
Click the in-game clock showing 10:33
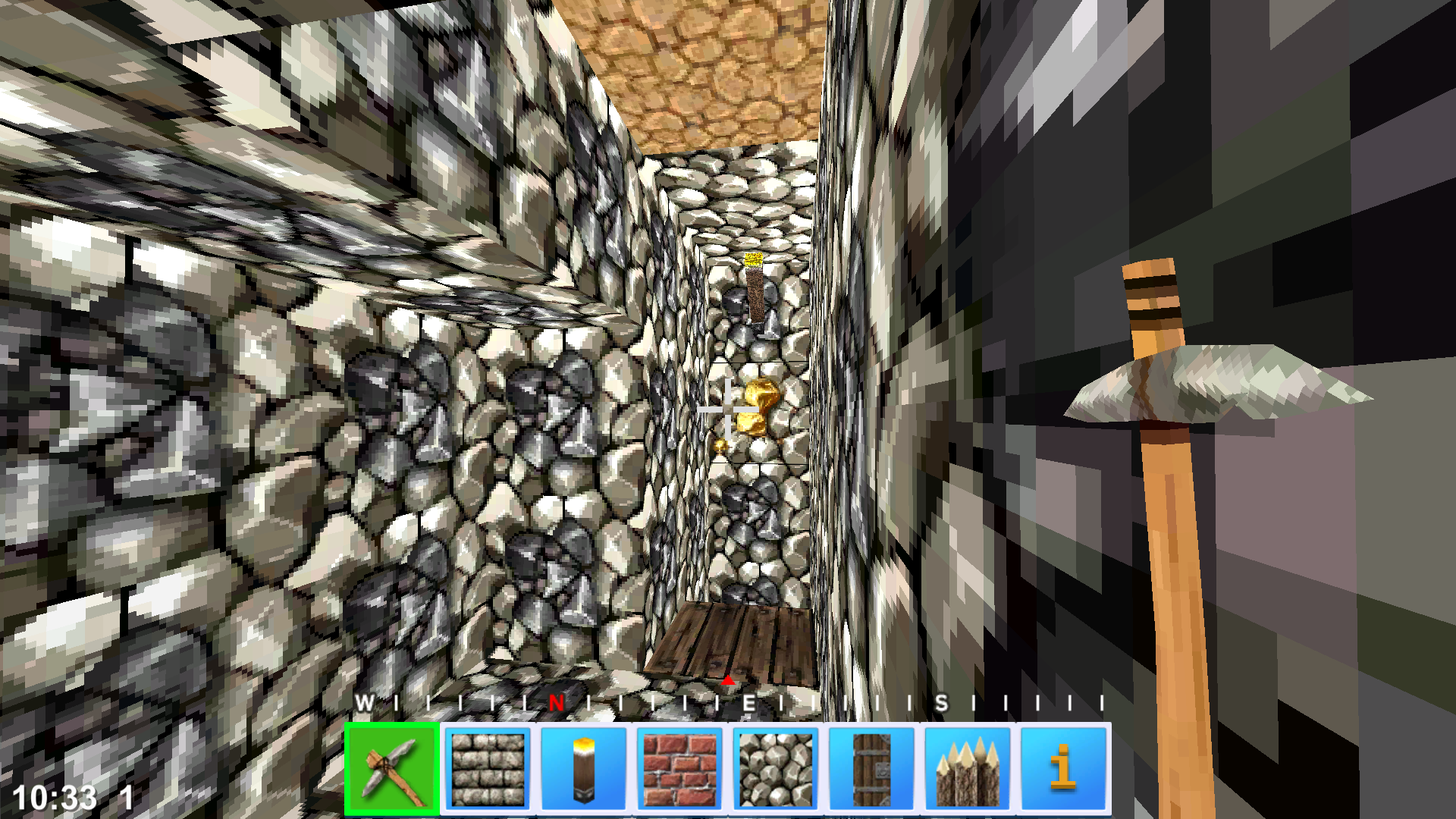point(53,798)
